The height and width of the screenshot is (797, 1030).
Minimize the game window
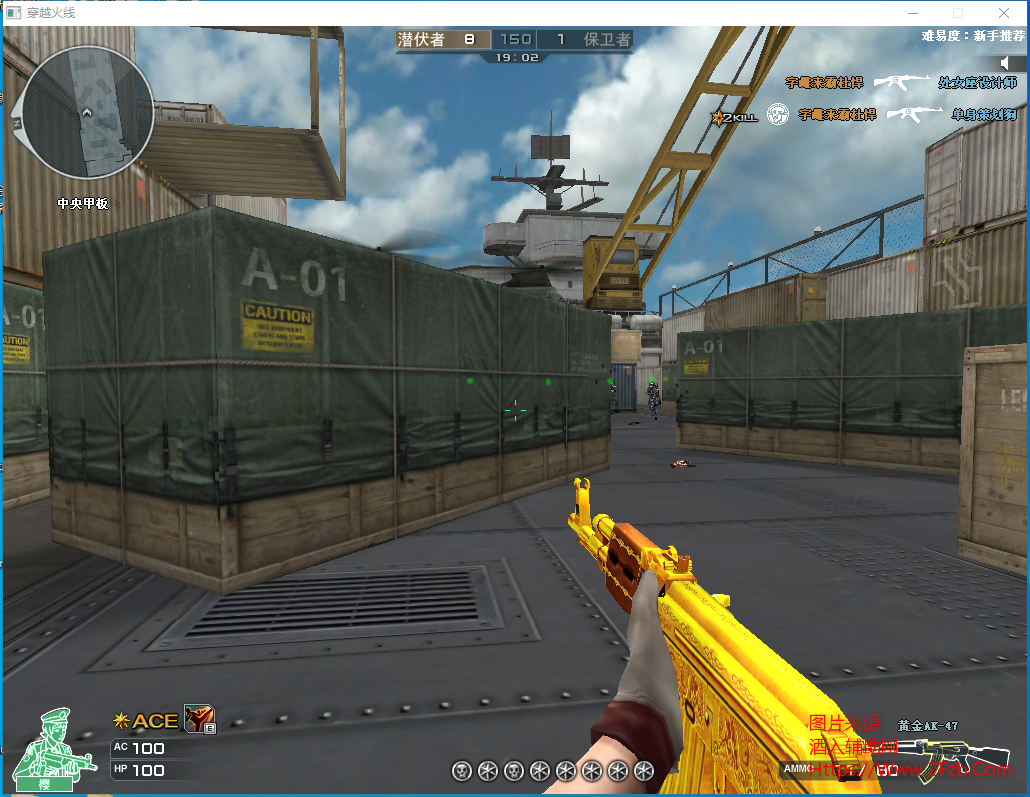tap(912, 13)
